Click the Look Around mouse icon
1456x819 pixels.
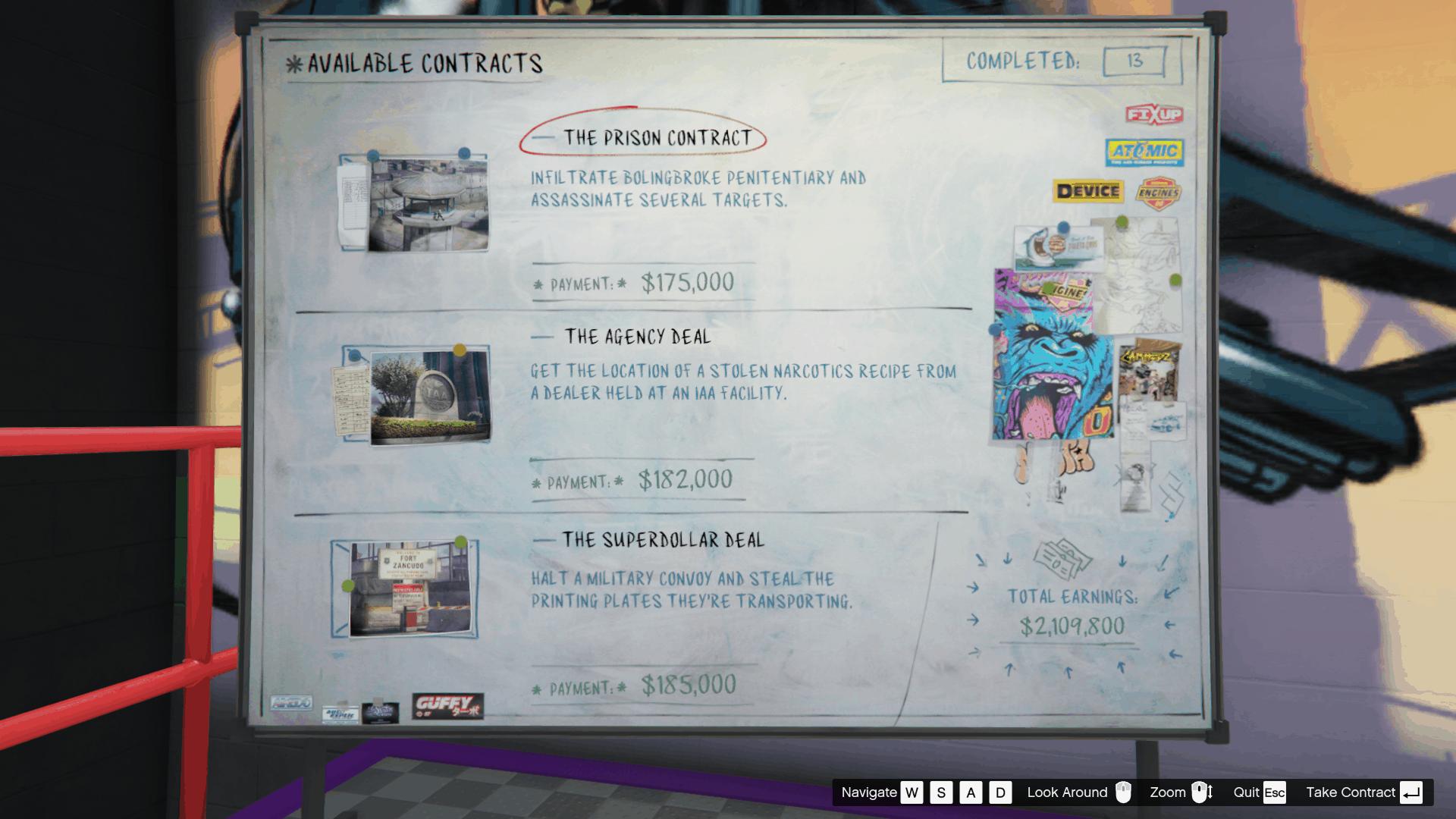click(x=1122, y=792)
